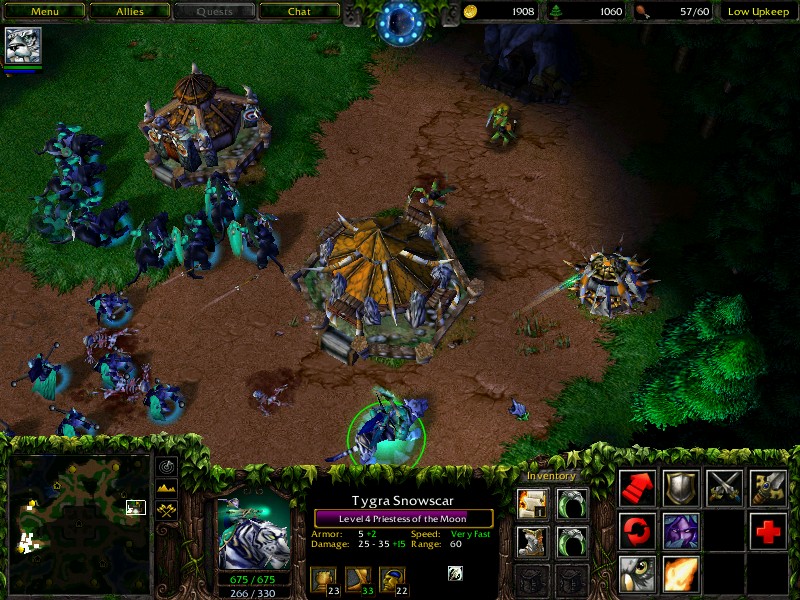This screenshot has width=800, height=600.
Task: Use the scroll item in the inventory
Action: (x=532, y=503)
